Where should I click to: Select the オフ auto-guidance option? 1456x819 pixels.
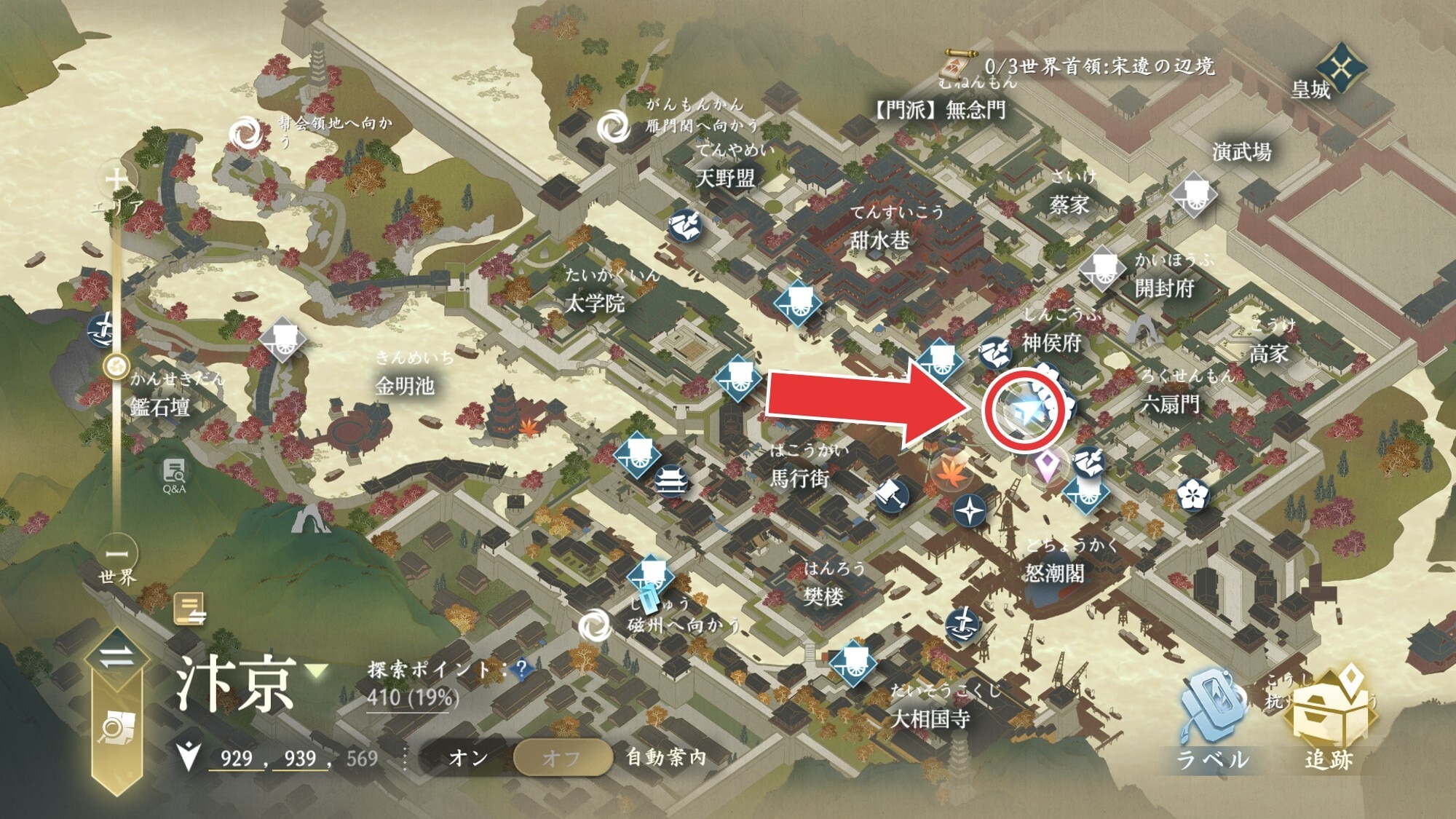point(562,758)
